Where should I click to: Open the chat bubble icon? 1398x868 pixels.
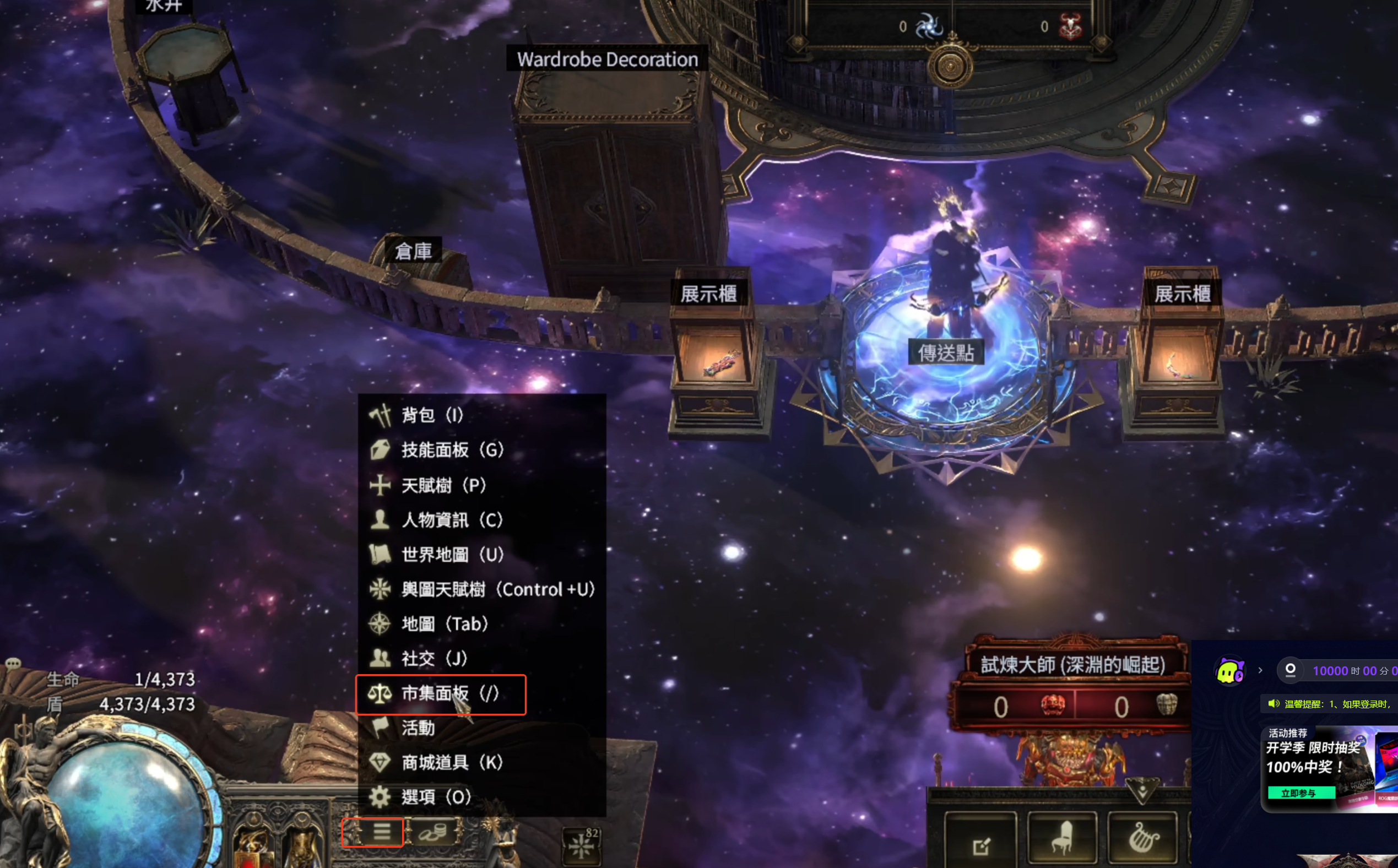pyautogui.click(x=13, y=664)
